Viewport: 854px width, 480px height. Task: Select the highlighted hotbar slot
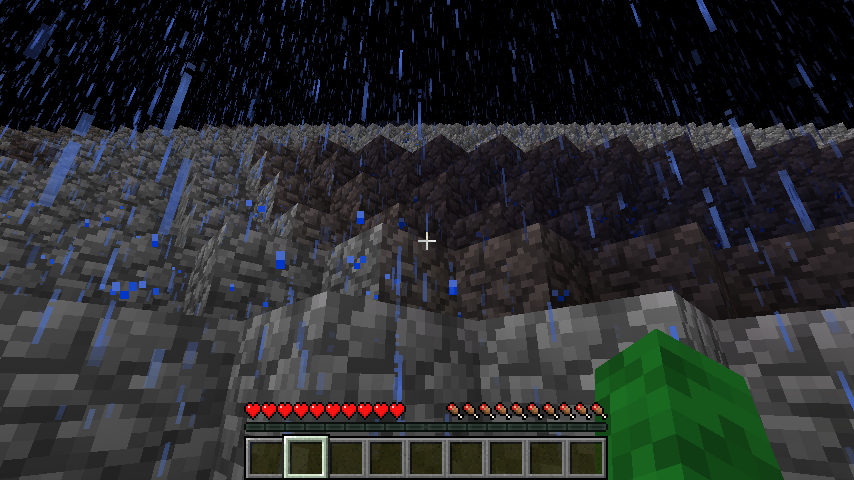click(305, 457)
